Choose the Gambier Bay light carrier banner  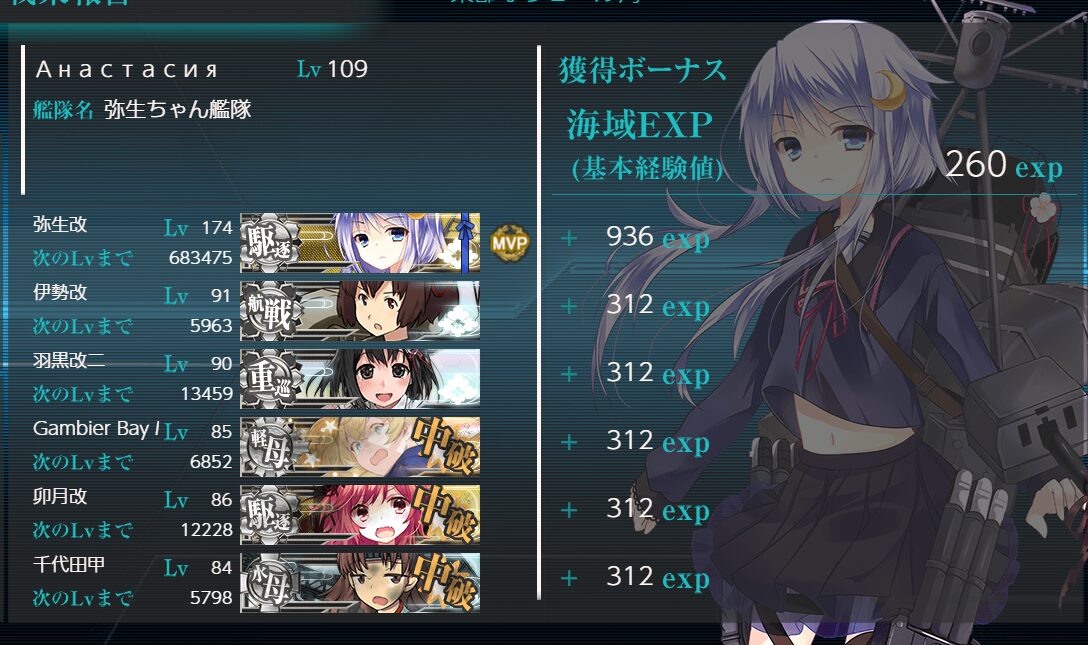coord(360,446)
